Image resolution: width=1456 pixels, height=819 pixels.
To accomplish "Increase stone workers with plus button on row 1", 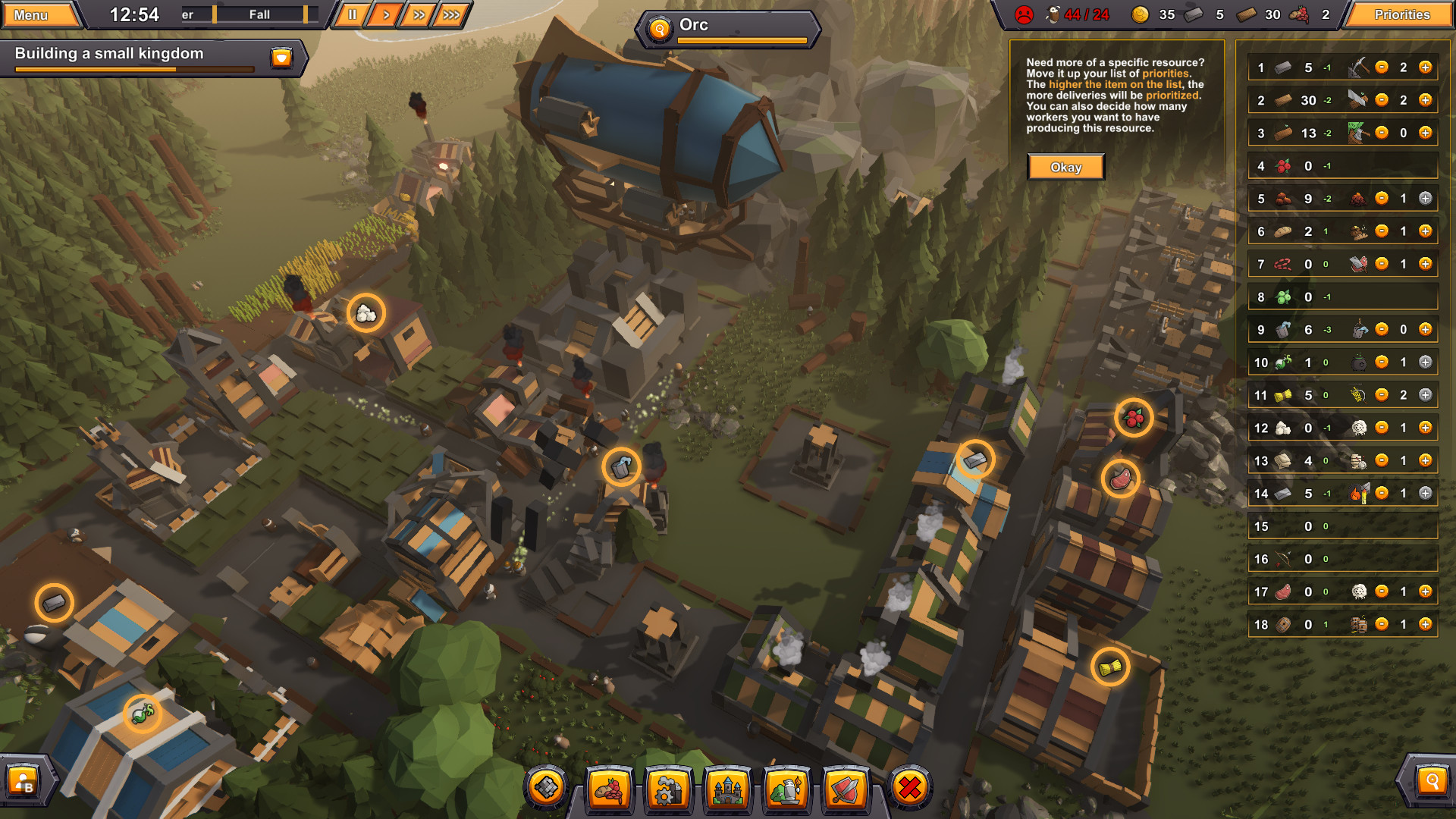I will [x=1426, y=67].
